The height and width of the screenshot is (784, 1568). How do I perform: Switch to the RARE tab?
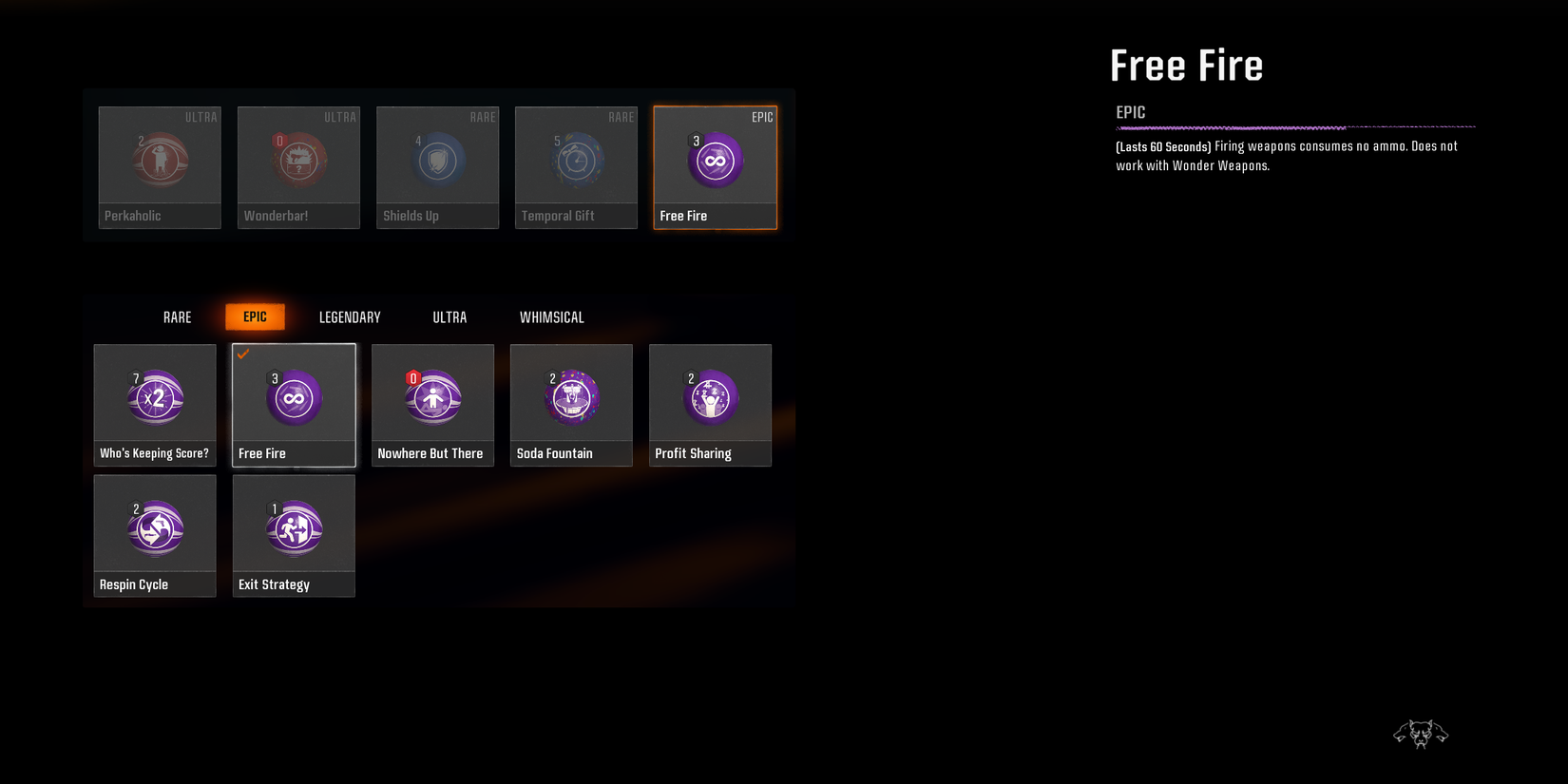pos(177,316)
